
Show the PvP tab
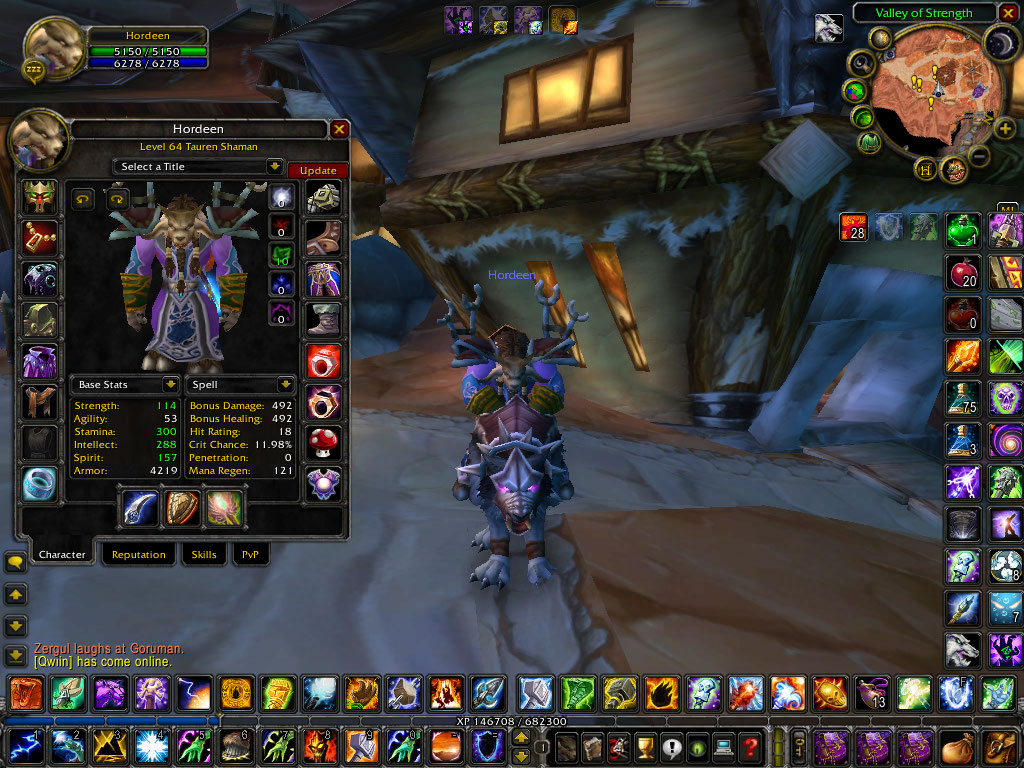click(x=250, y=554)
